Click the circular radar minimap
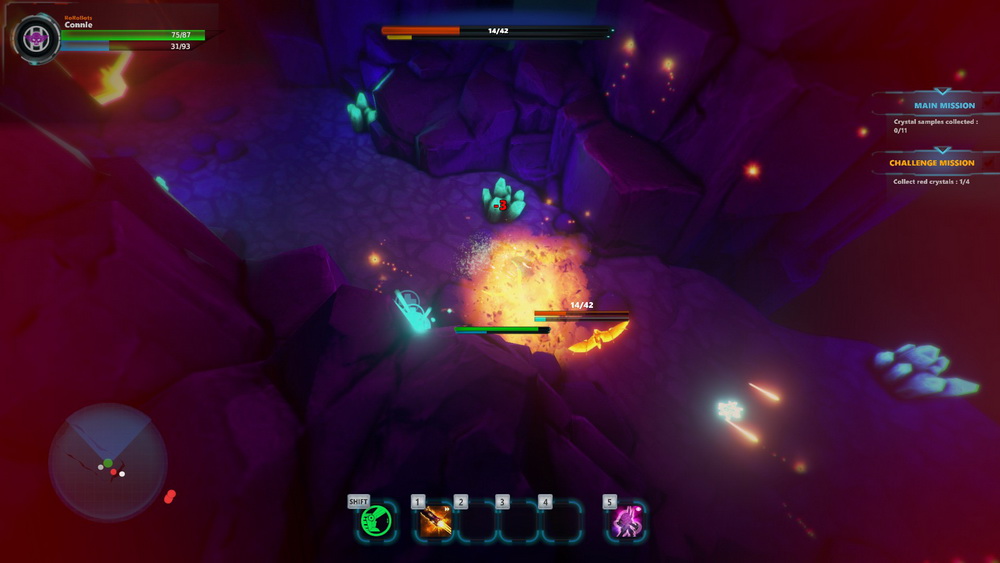Viewport: 1000px width, 563px height. 108,461
